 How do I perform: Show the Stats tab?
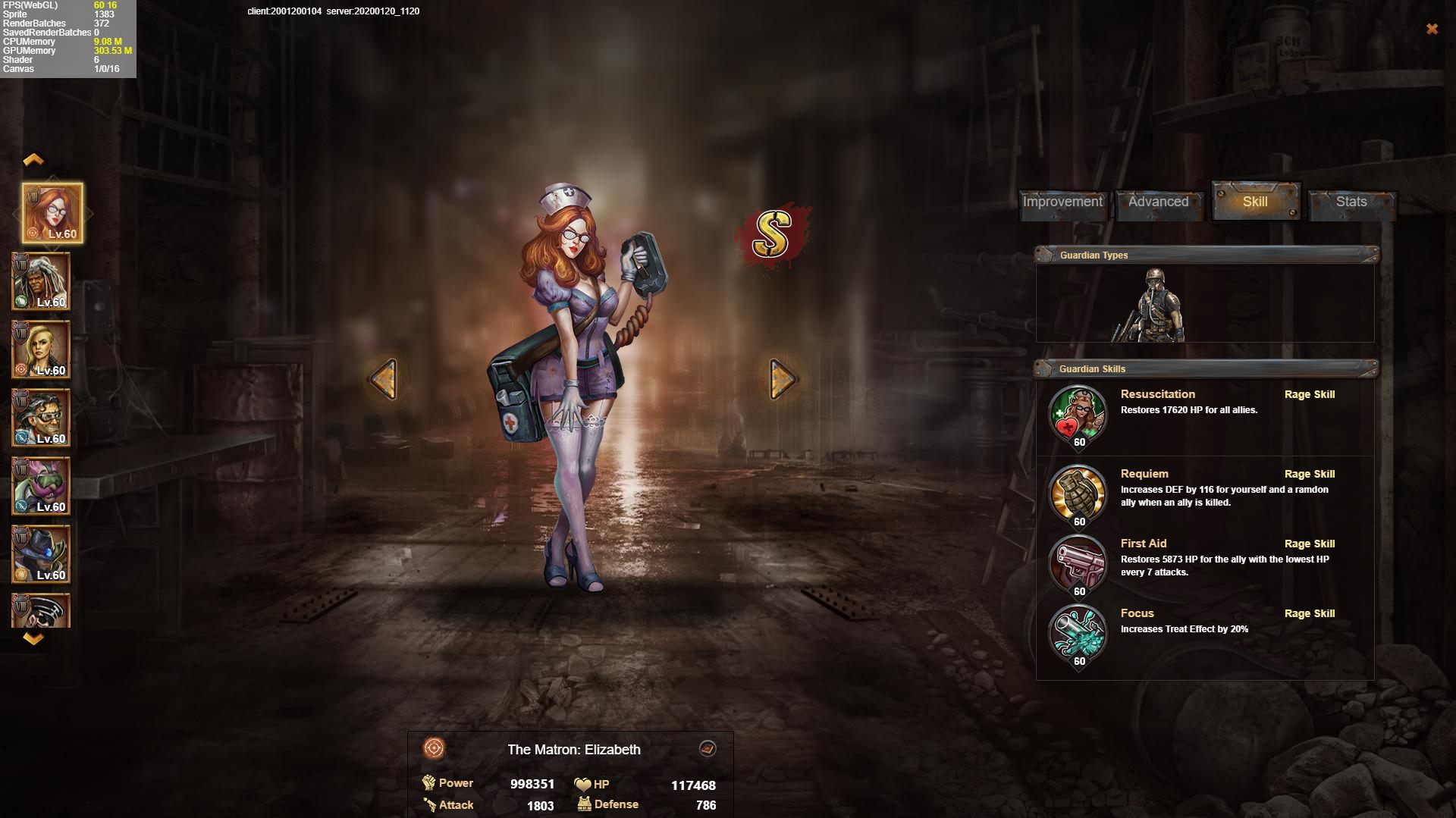(x=1351, y=202)
